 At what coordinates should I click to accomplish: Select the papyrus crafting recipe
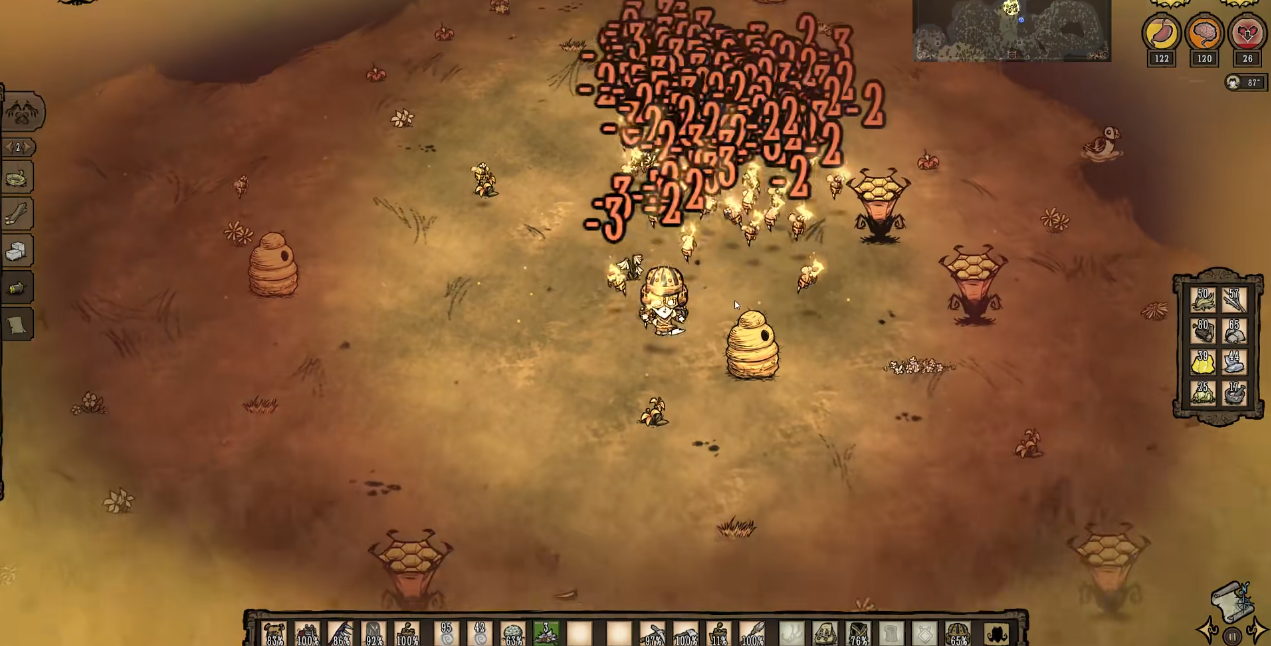coord(18,324)
